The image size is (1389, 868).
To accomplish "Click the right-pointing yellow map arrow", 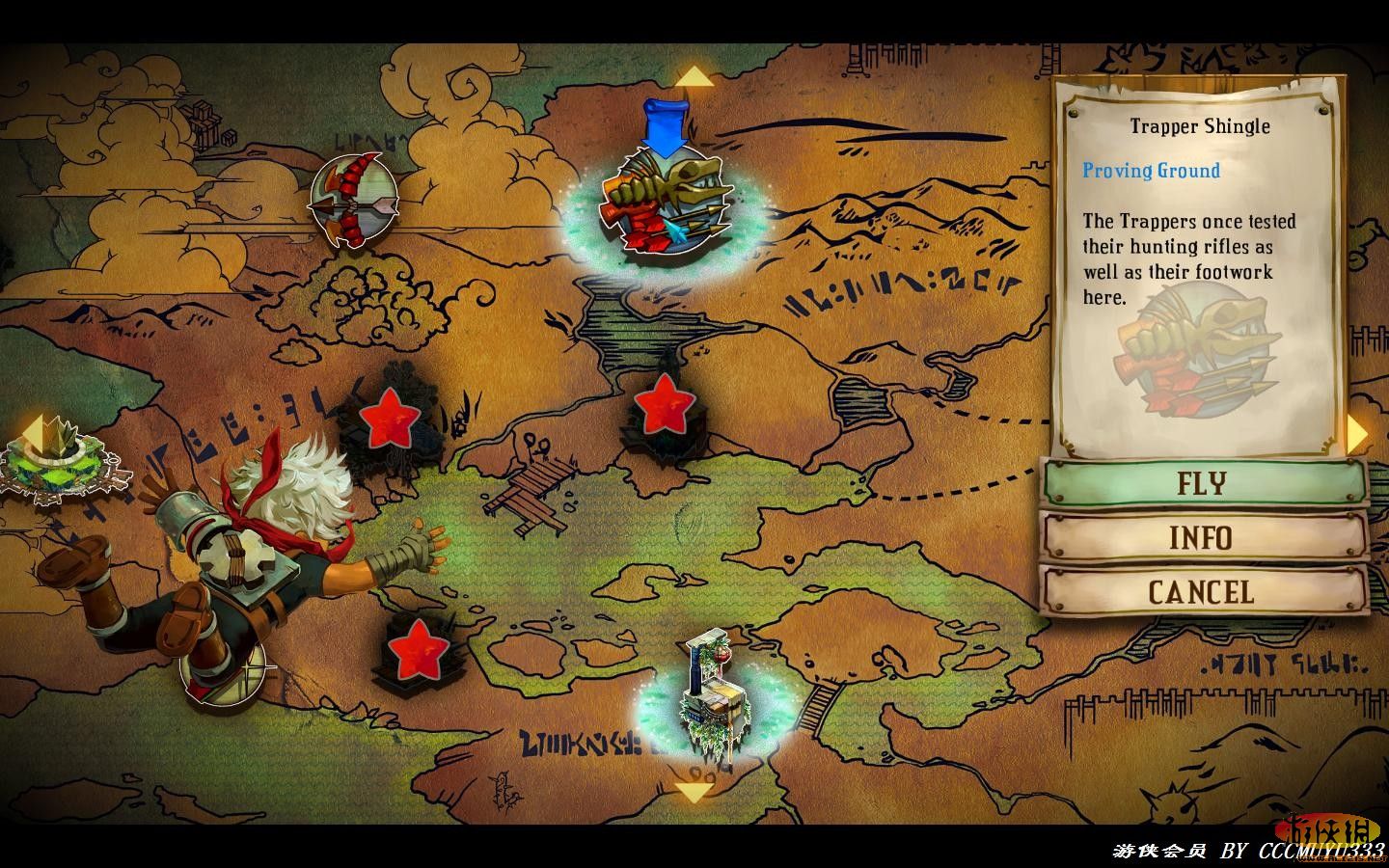I will coord(1357,433).
